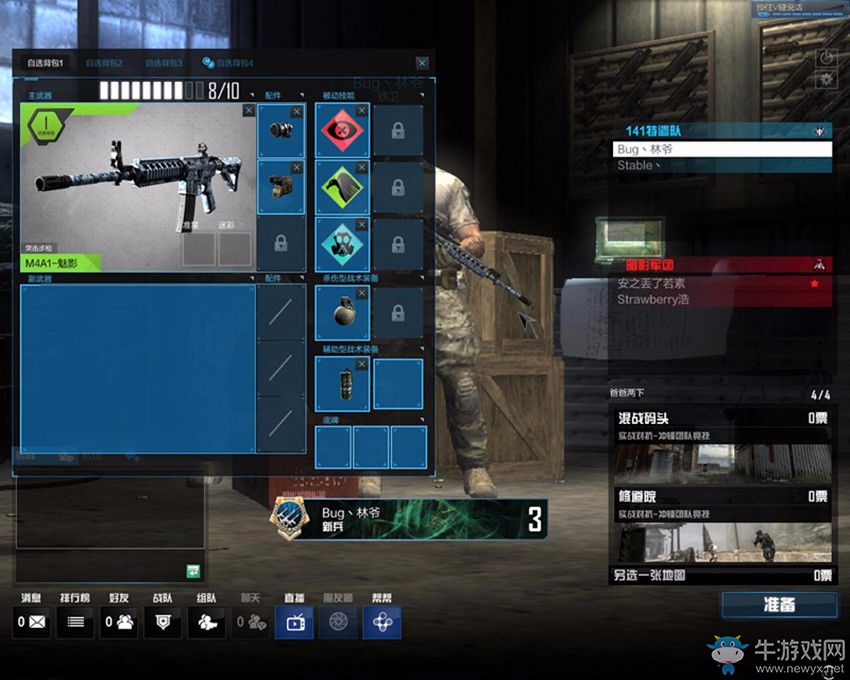This screenshot has width=850, height=680.
Task: Choose the empty secondary weapon slot
Action: point(137,368)
